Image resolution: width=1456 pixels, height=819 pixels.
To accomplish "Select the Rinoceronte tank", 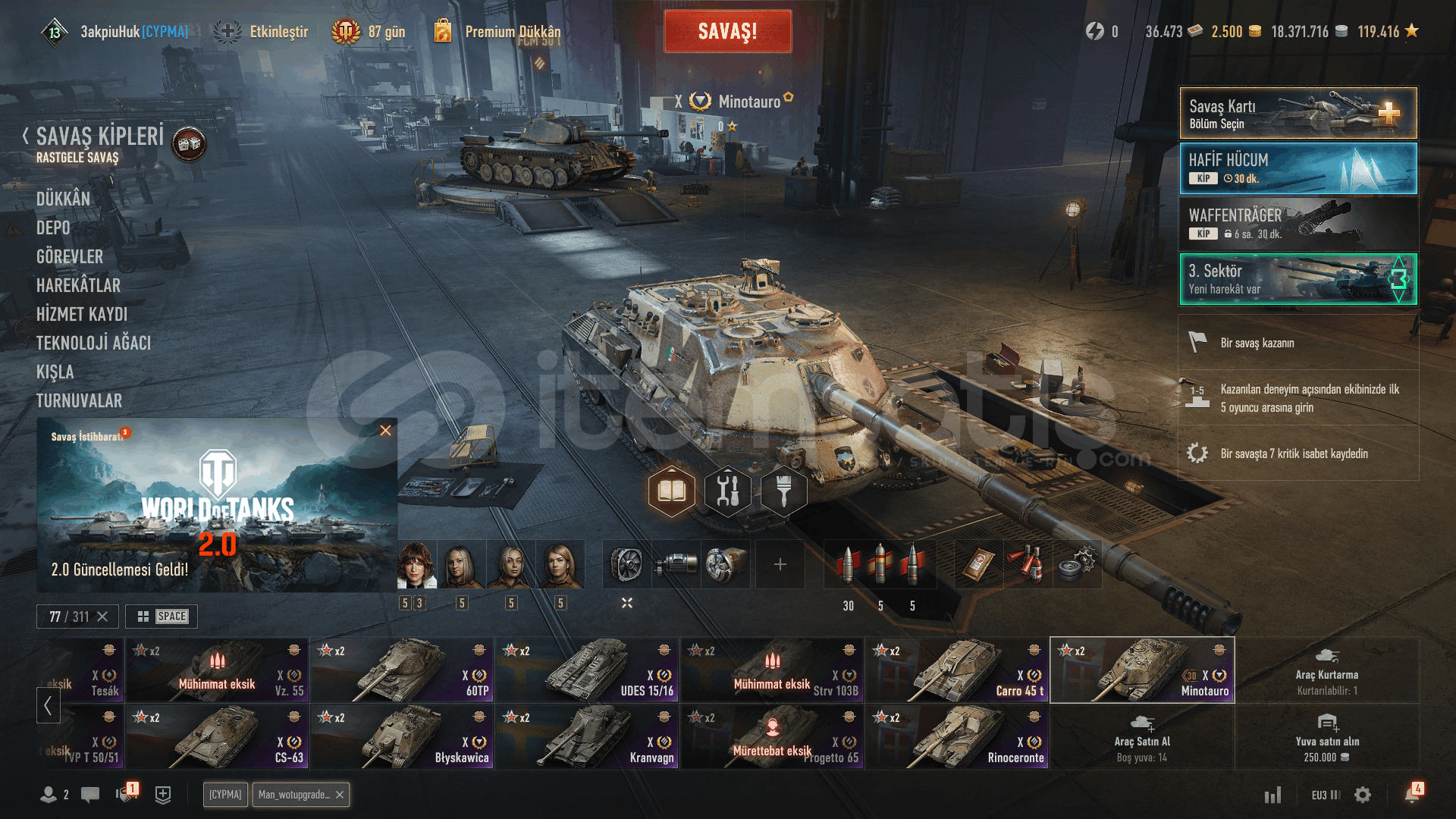I will pos(957,737).
